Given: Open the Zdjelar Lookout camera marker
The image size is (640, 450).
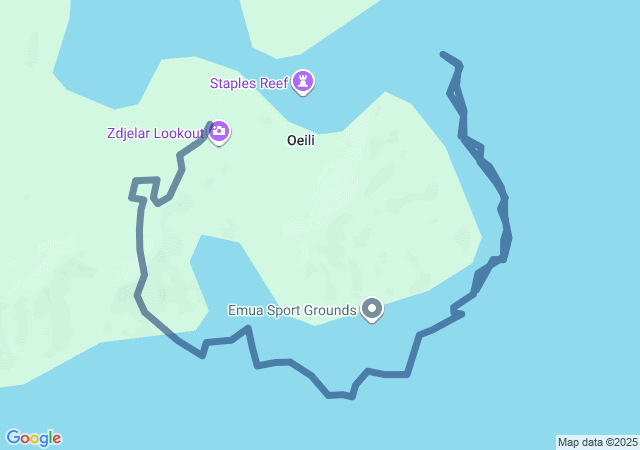Looking at the screenshot, I should click(x=219, y=131).
